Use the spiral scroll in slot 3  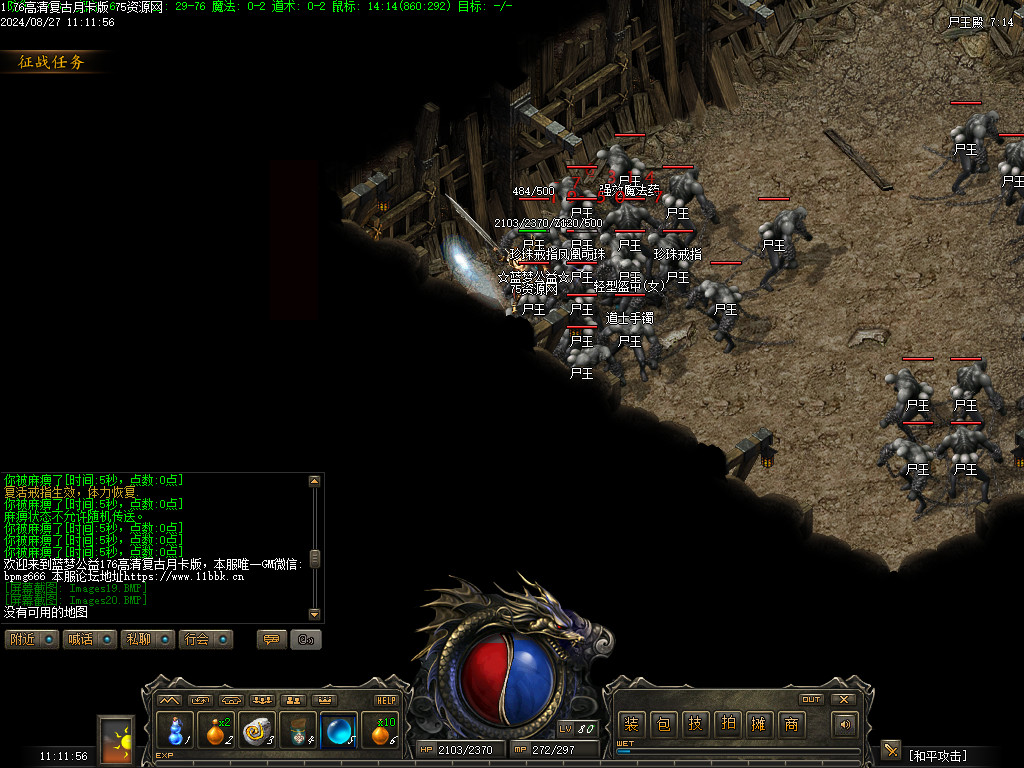257,732
